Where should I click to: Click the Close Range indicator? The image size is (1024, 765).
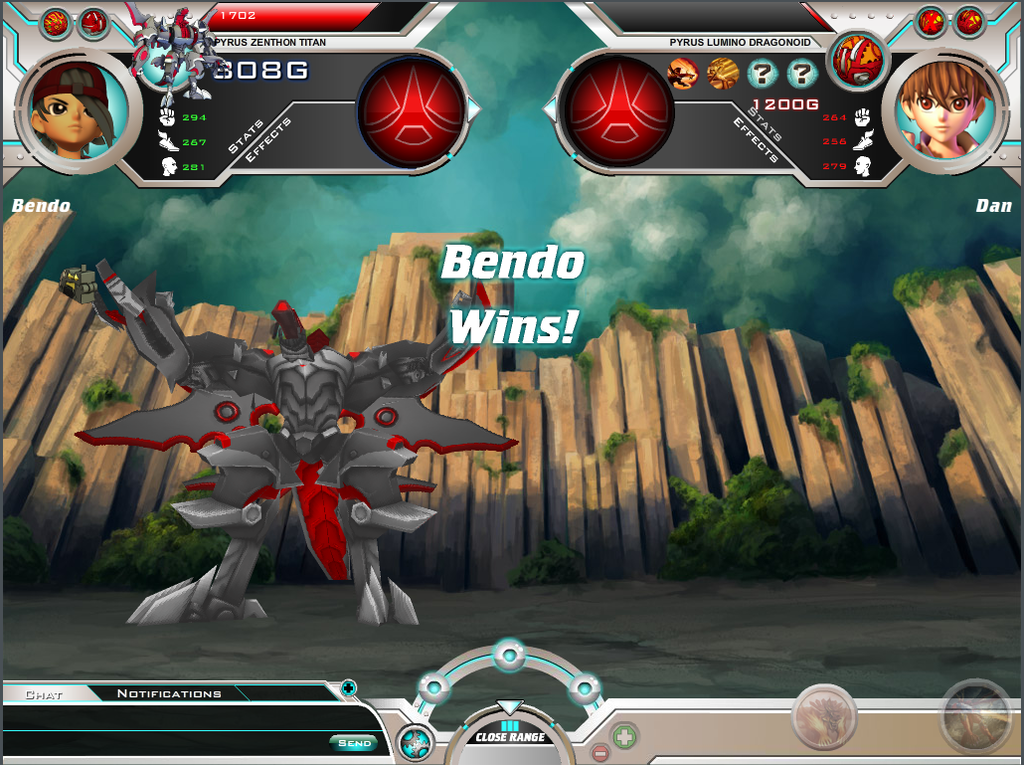point(510,737)
